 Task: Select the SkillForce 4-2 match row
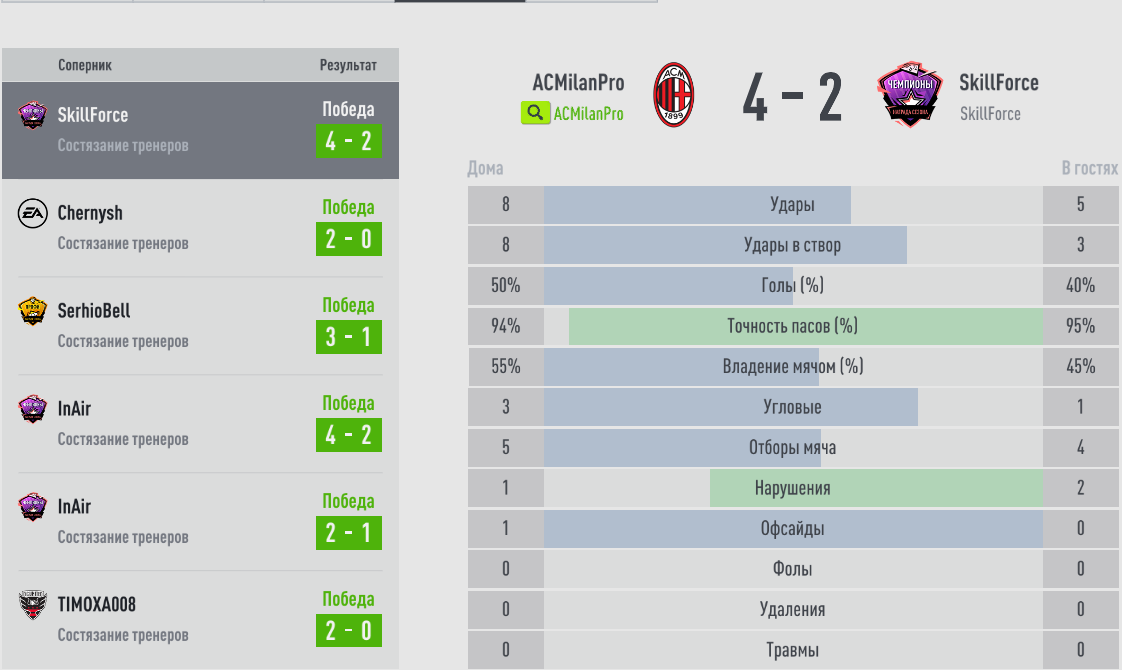pos(200,130)
